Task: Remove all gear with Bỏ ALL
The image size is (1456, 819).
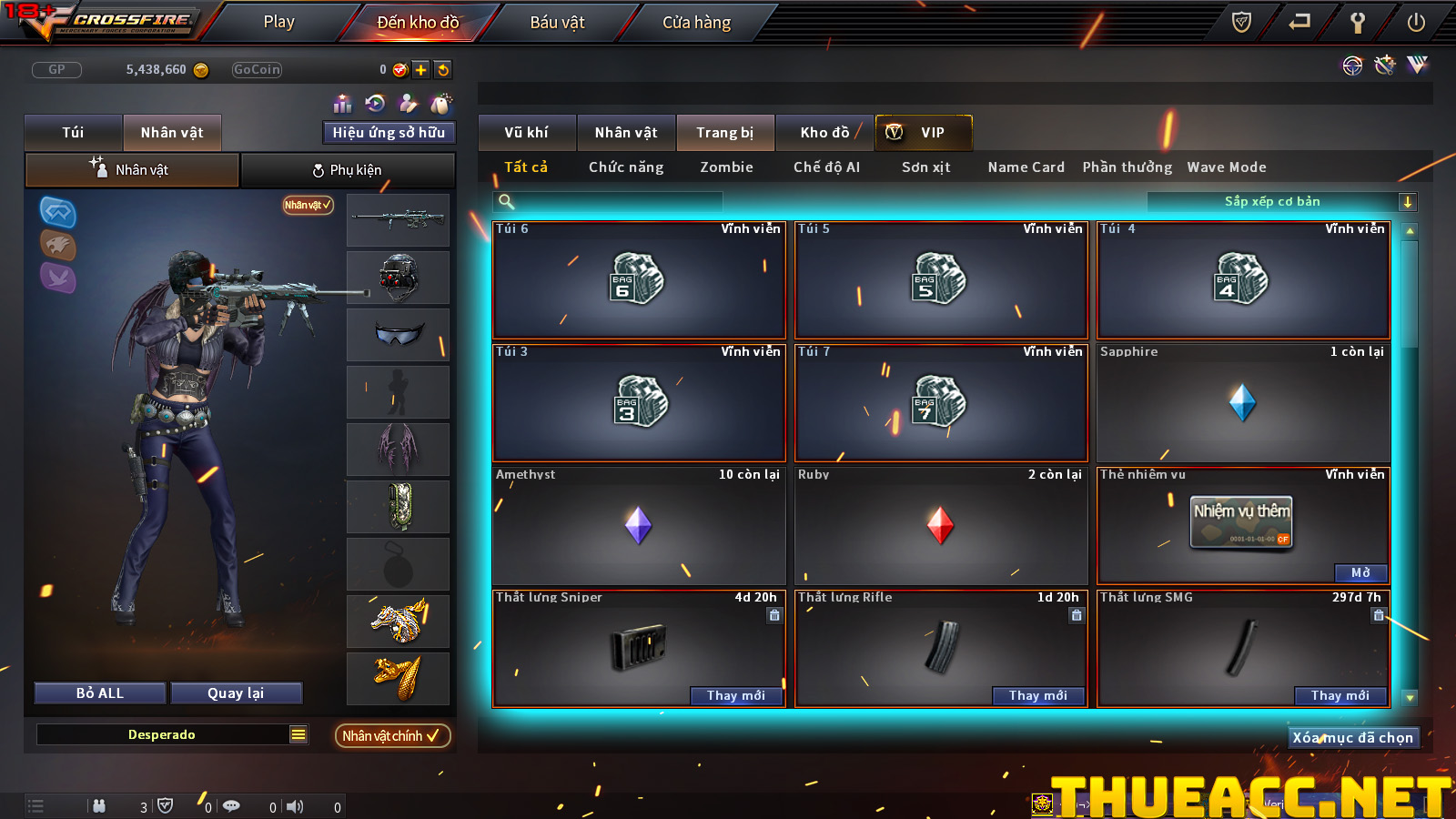Action: pyautogui.click(x=100, y=693)
